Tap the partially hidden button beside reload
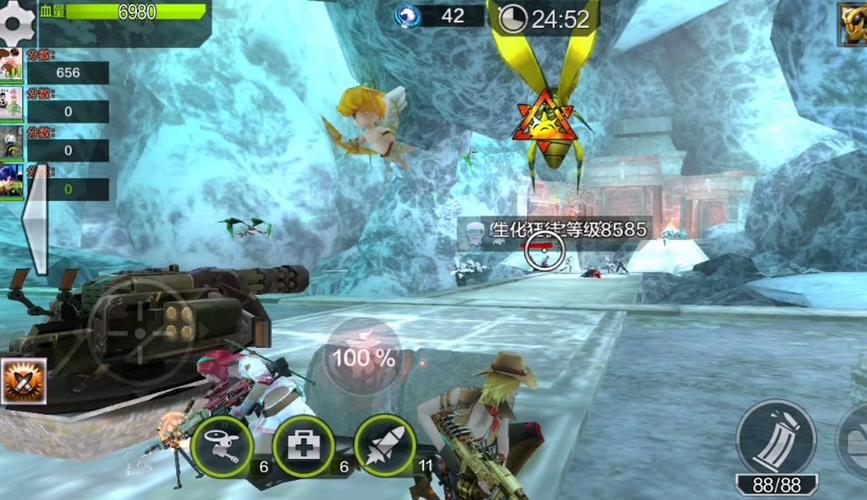This screenshot has height=500, width=867. (x=853, y=440)
